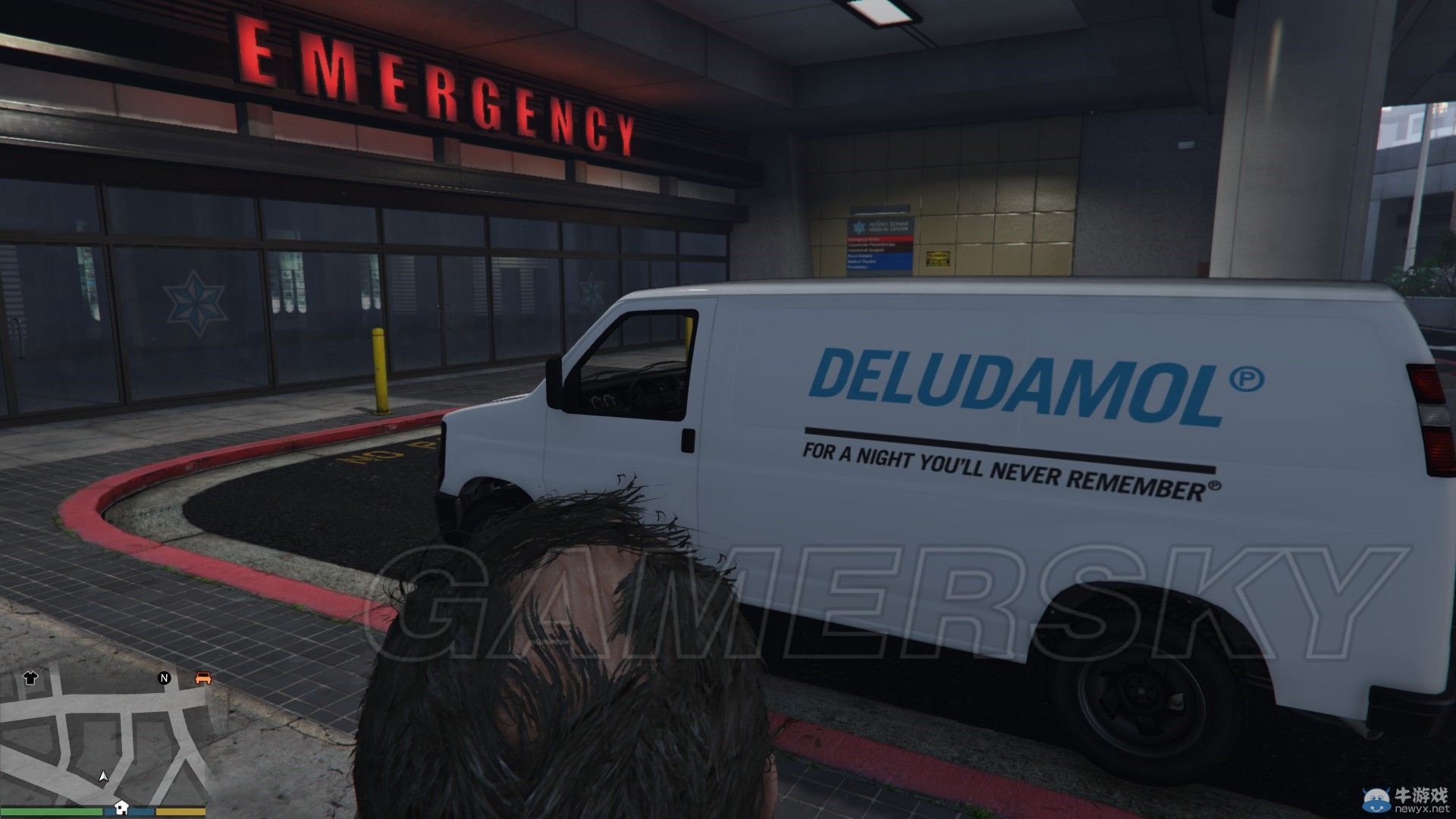Select the white house icon below the minimap
The image size is (1456, 819).
(121, 808)
